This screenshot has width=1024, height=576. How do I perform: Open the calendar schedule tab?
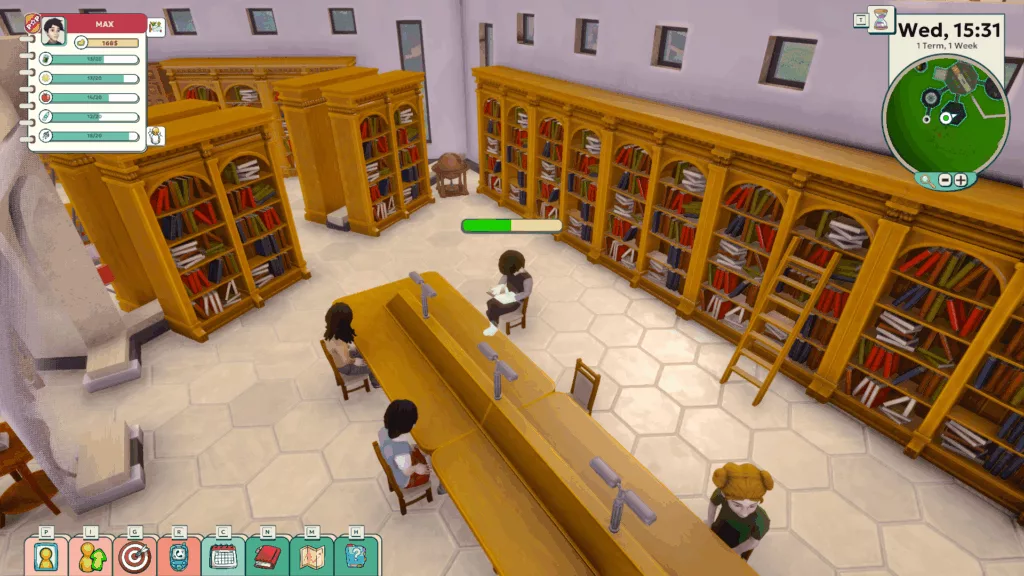223,556
